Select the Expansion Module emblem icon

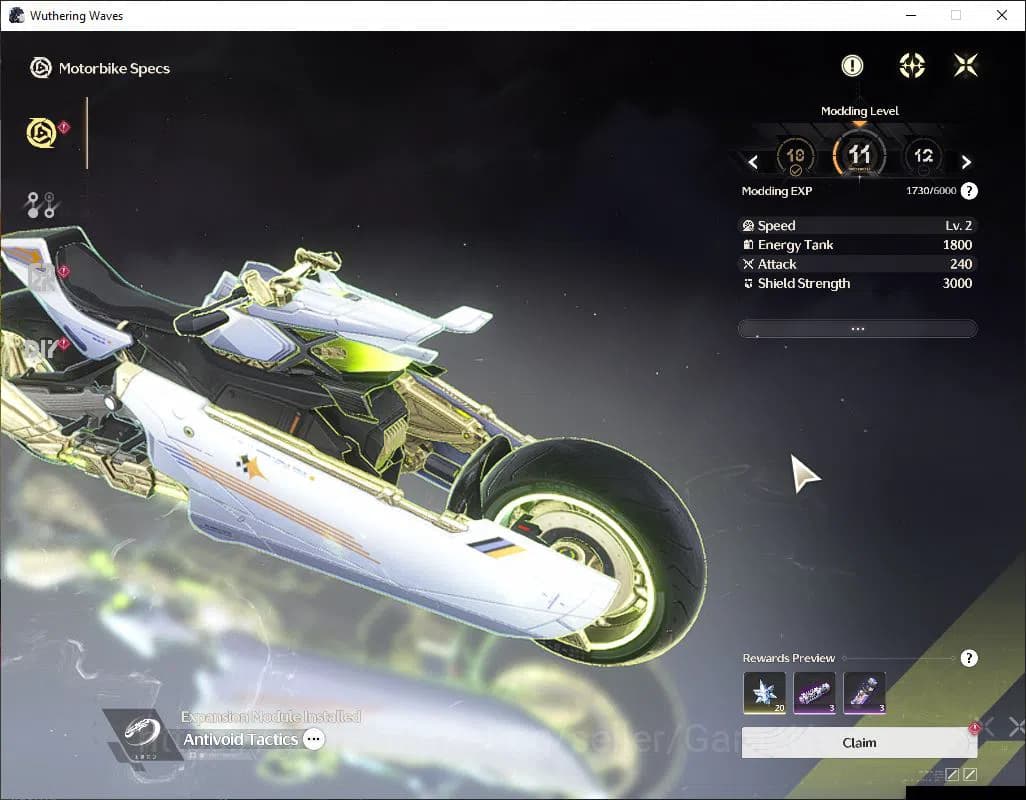[x=140, y=735]
